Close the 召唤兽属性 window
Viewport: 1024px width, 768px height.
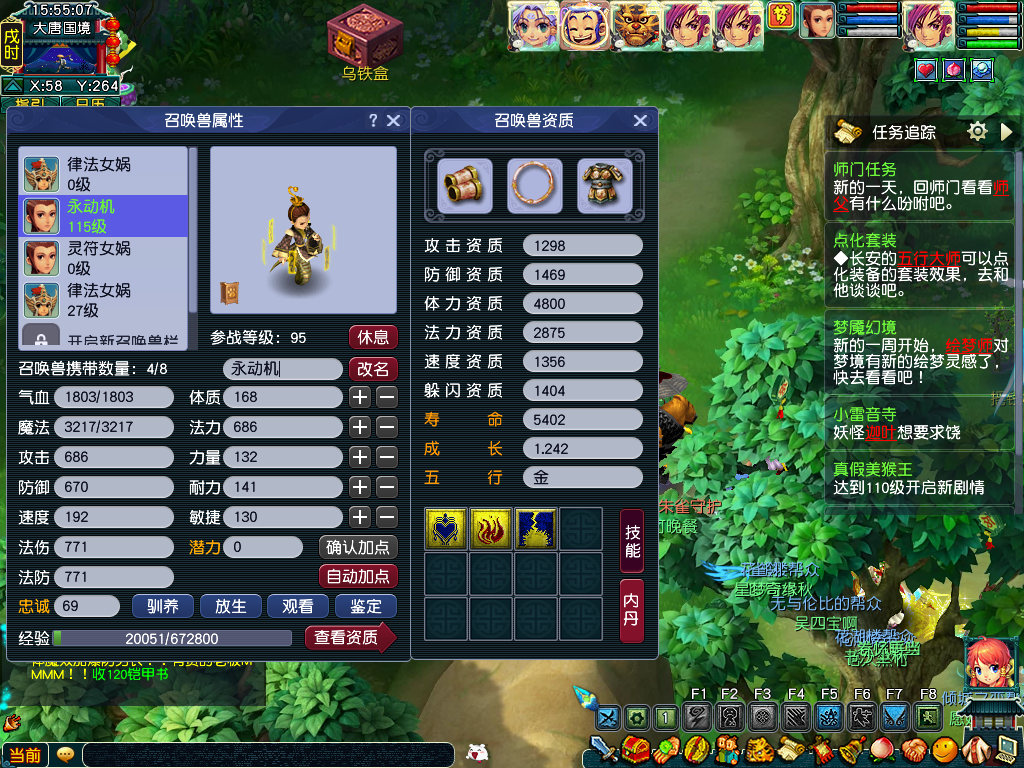click(x=393, y=120)
